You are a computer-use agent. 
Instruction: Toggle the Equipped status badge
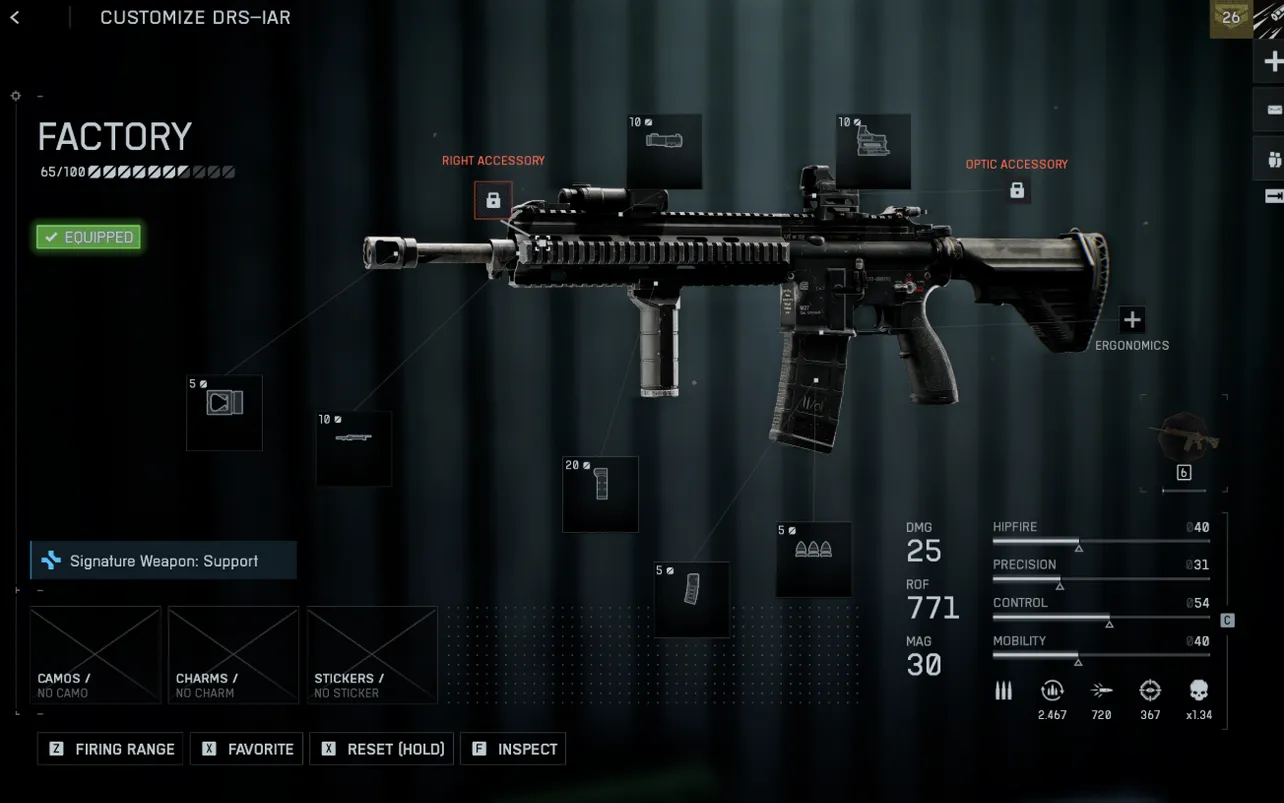click(x=88, y=237)
